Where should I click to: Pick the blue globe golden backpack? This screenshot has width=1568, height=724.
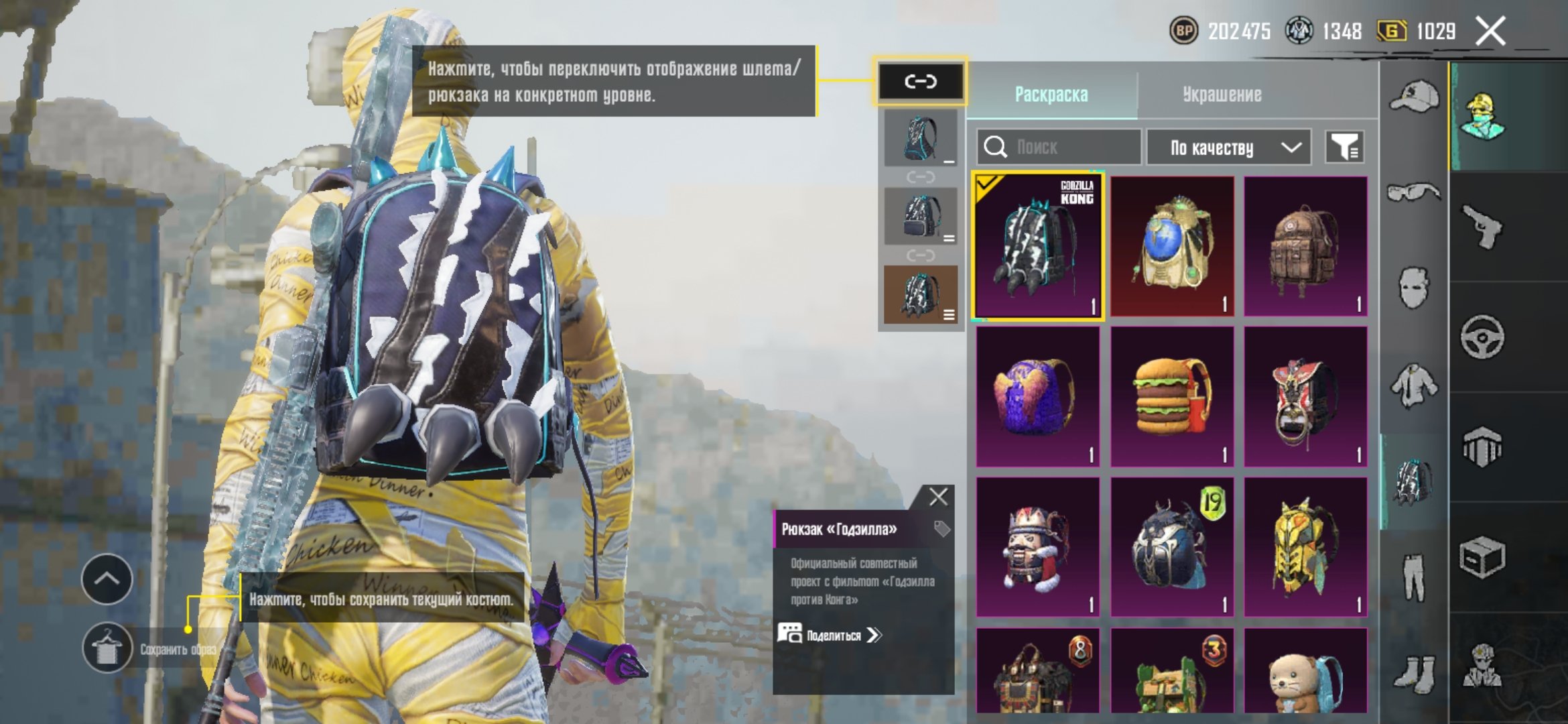point(1171,246)
